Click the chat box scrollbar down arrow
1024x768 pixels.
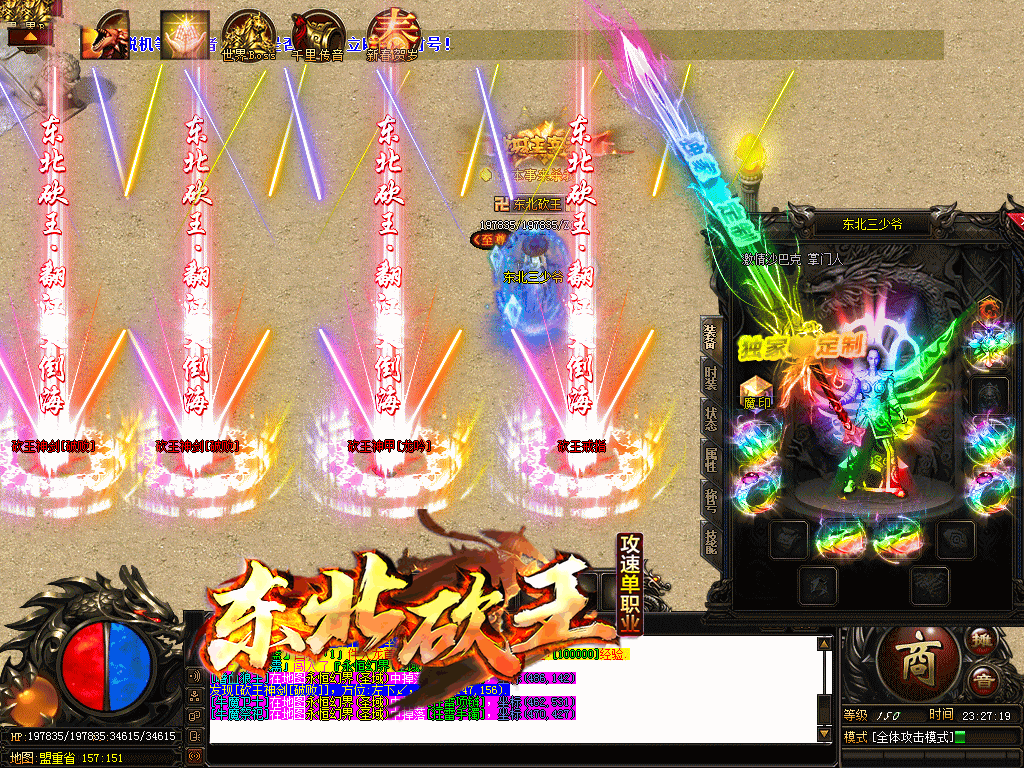coord(824,734)
